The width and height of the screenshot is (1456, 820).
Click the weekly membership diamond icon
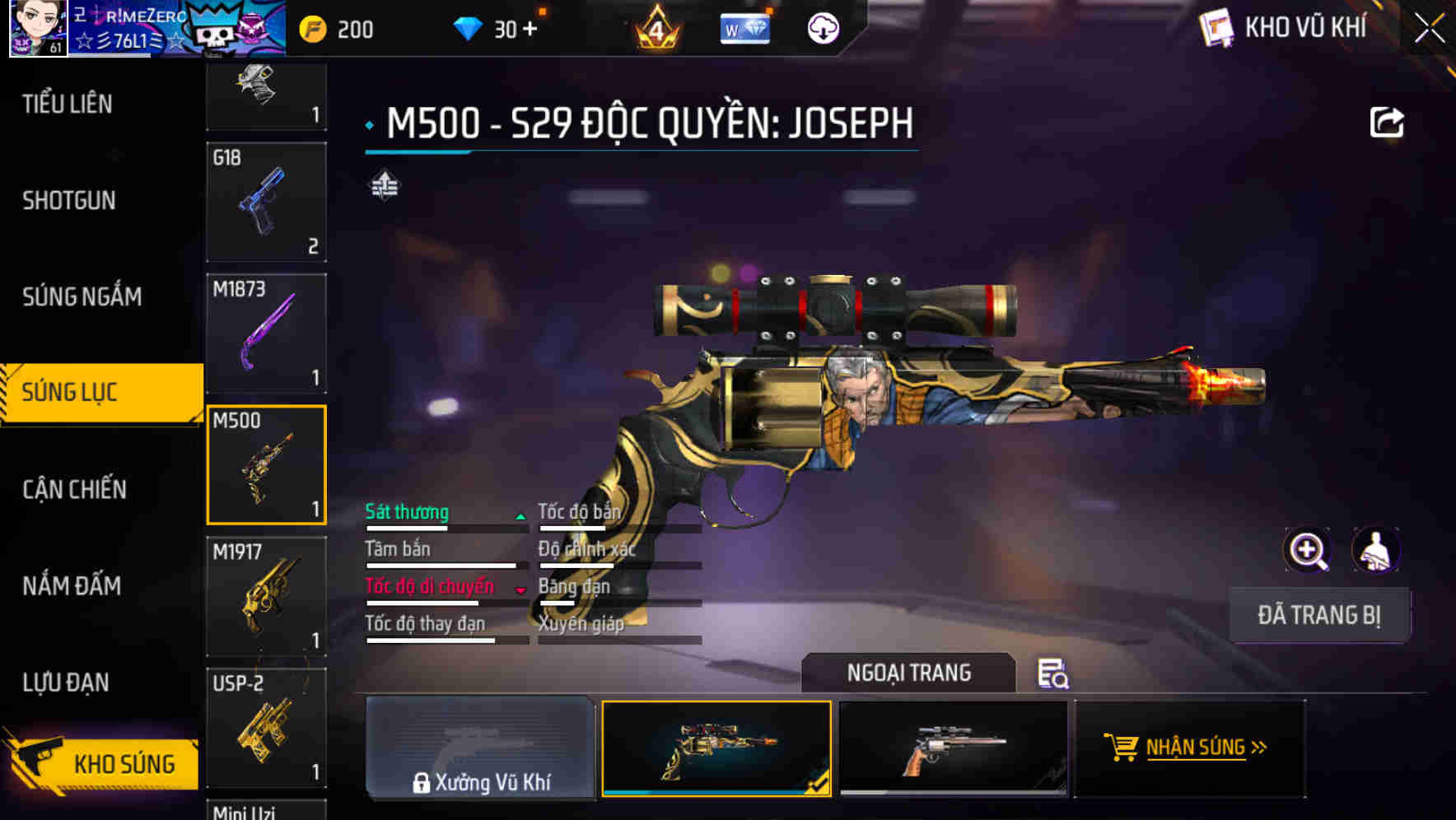tap(744, 28)
